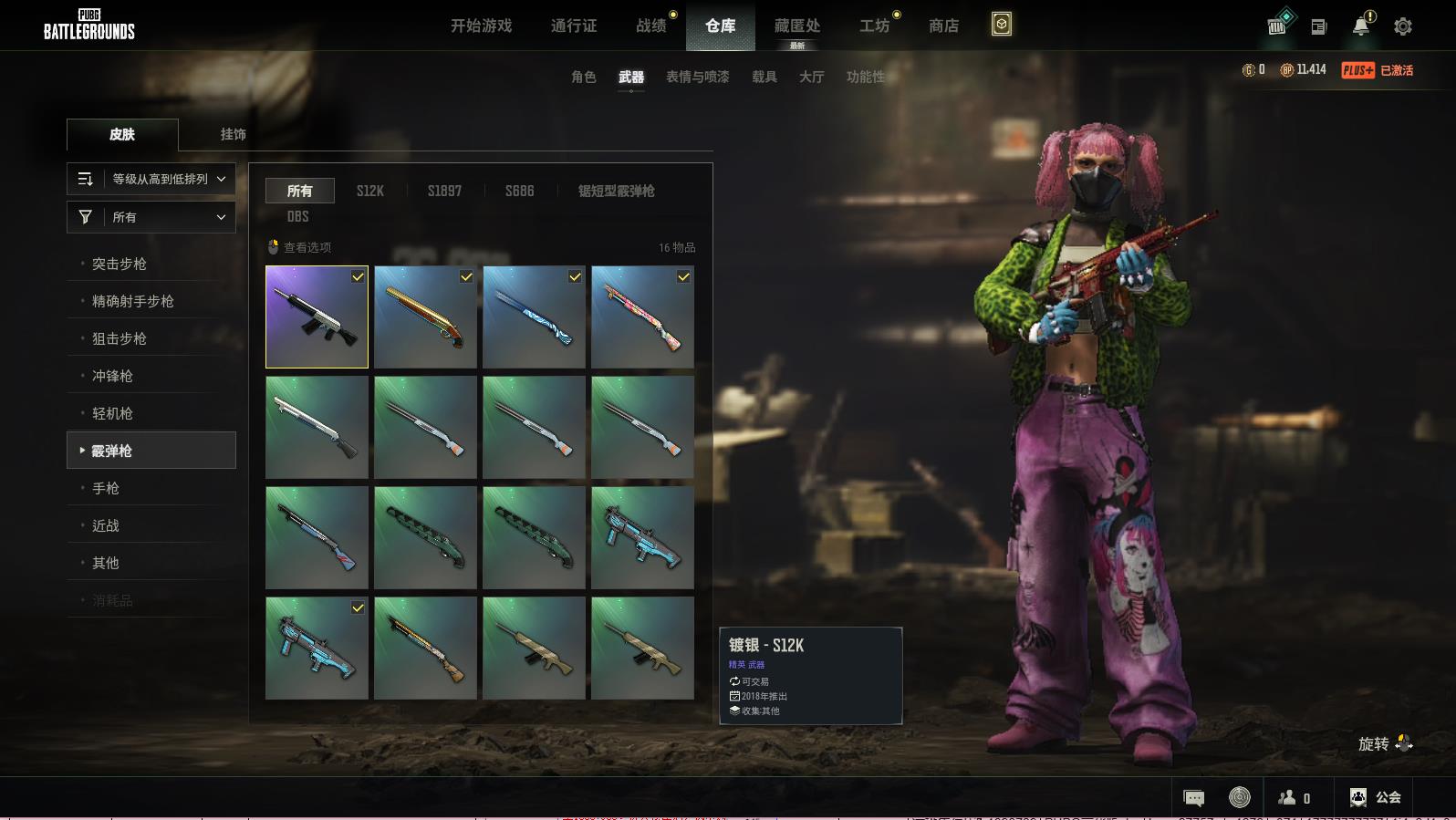This screenshot has height=820, width=1456.
Task: Select the gold sawed-off shotgun skin
Action: pyautogui.click(x=425, y=317)
